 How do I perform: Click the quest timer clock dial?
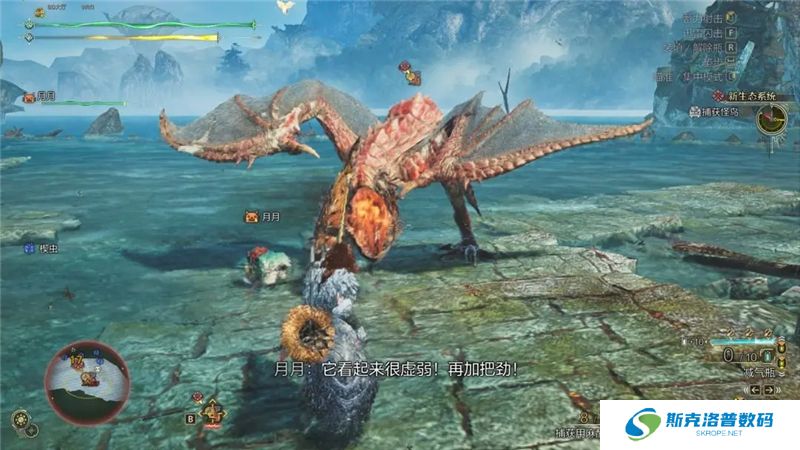(x=771, y=120)
